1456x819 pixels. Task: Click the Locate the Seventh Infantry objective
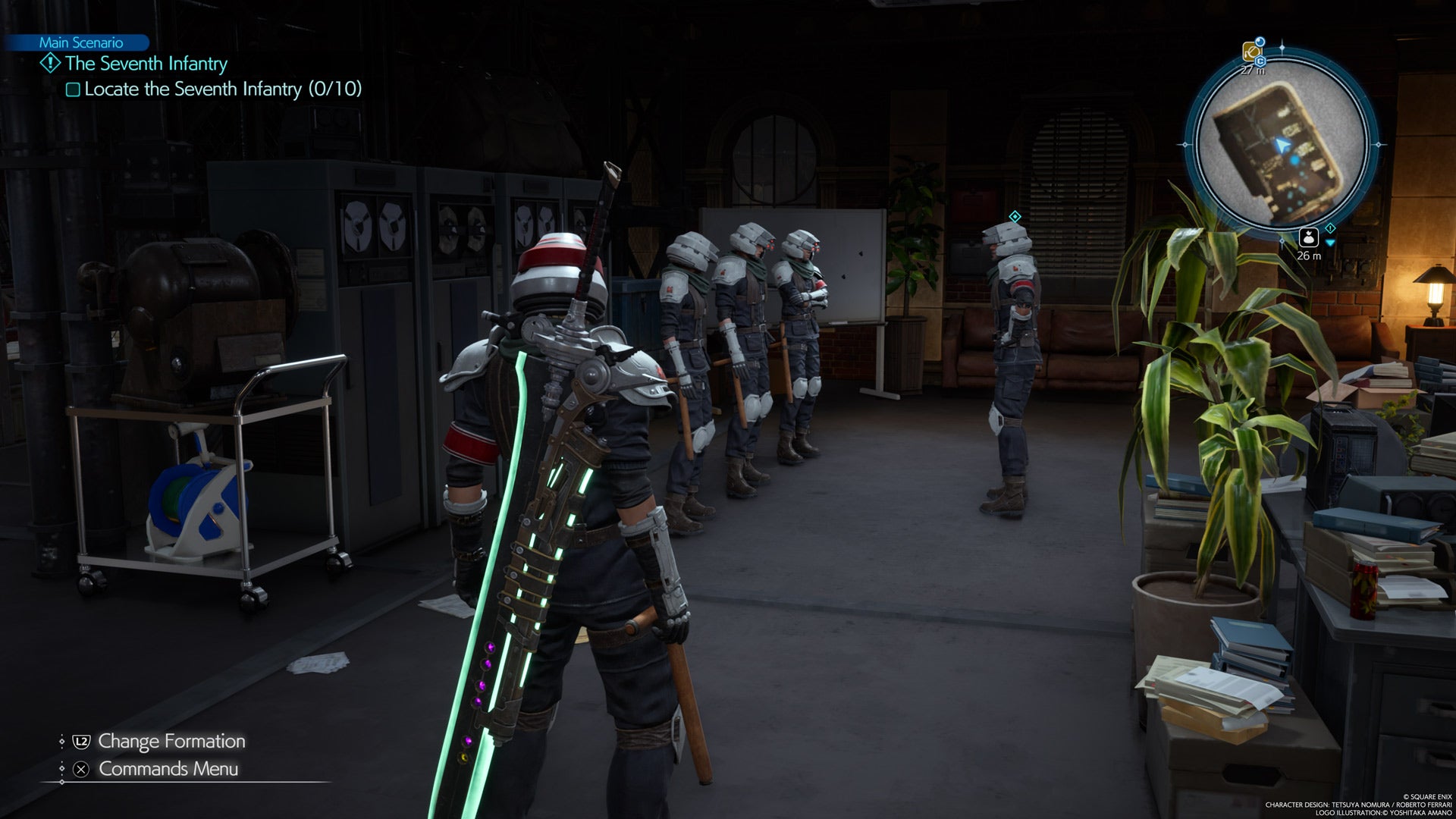click(222, 89)
